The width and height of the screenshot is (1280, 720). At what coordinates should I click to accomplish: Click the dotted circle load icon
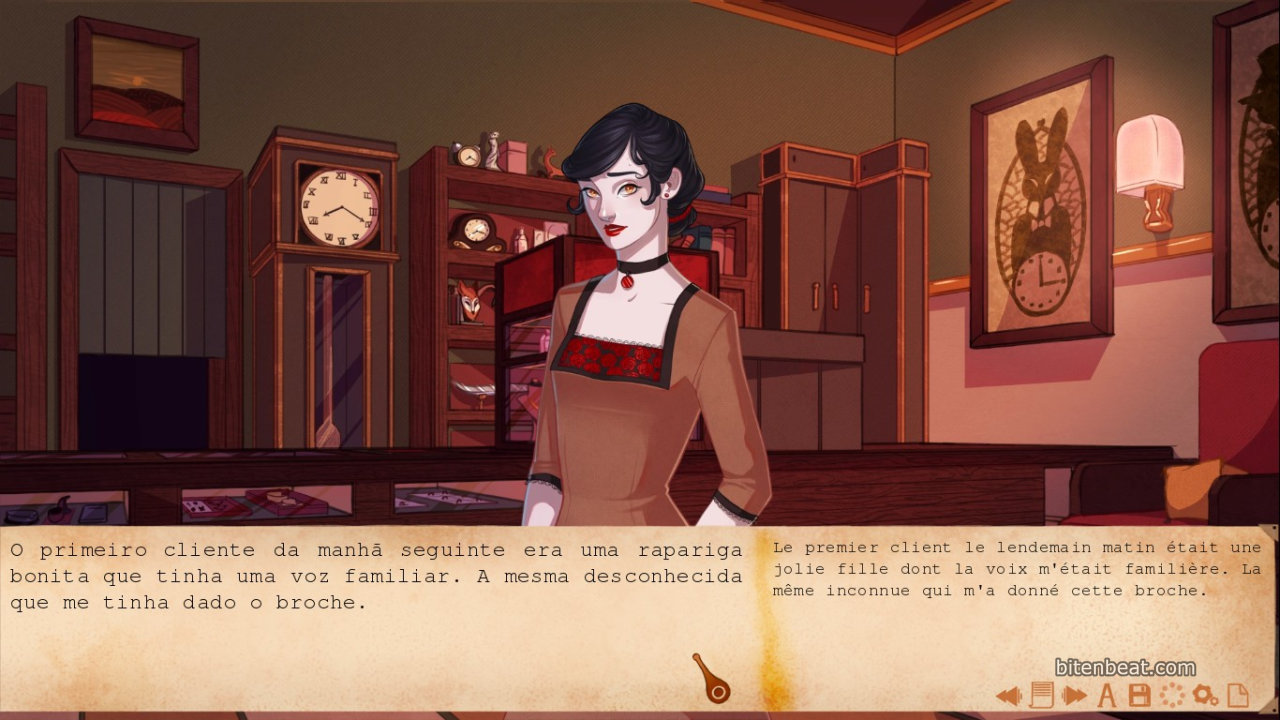coord(1171,695)
